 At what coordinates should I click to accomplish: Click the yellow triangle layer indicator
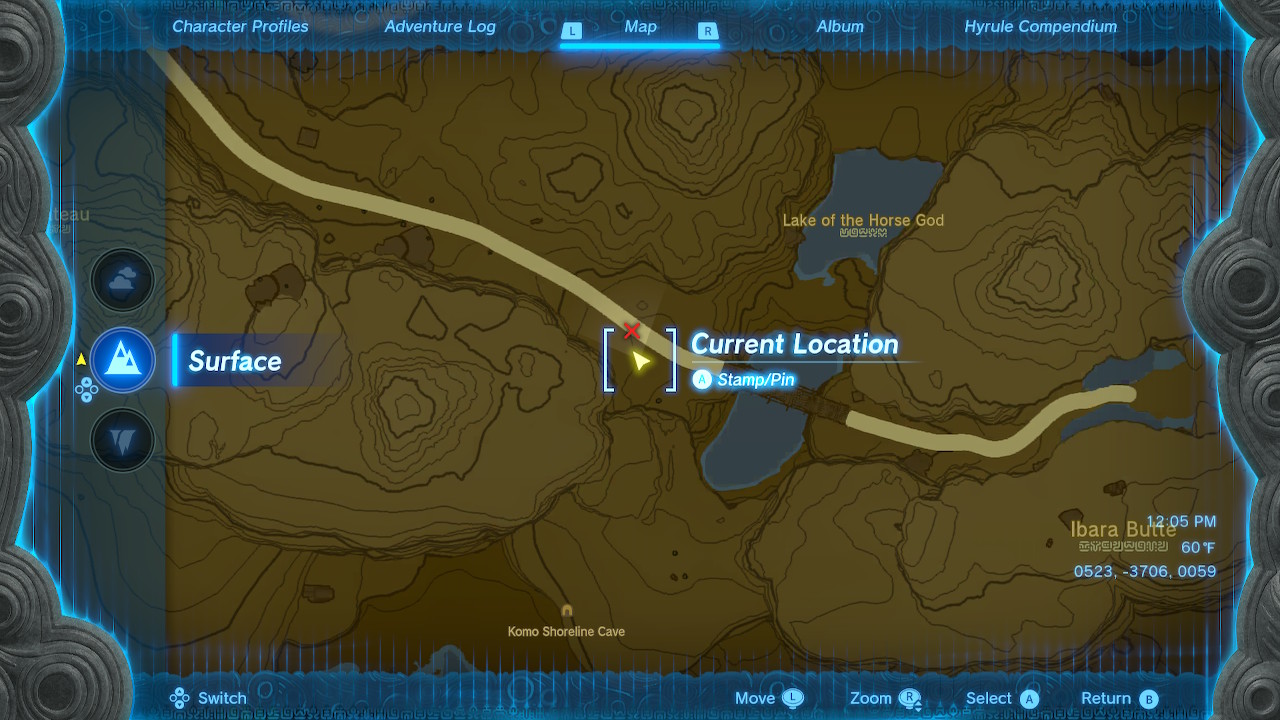click(80, 358)
